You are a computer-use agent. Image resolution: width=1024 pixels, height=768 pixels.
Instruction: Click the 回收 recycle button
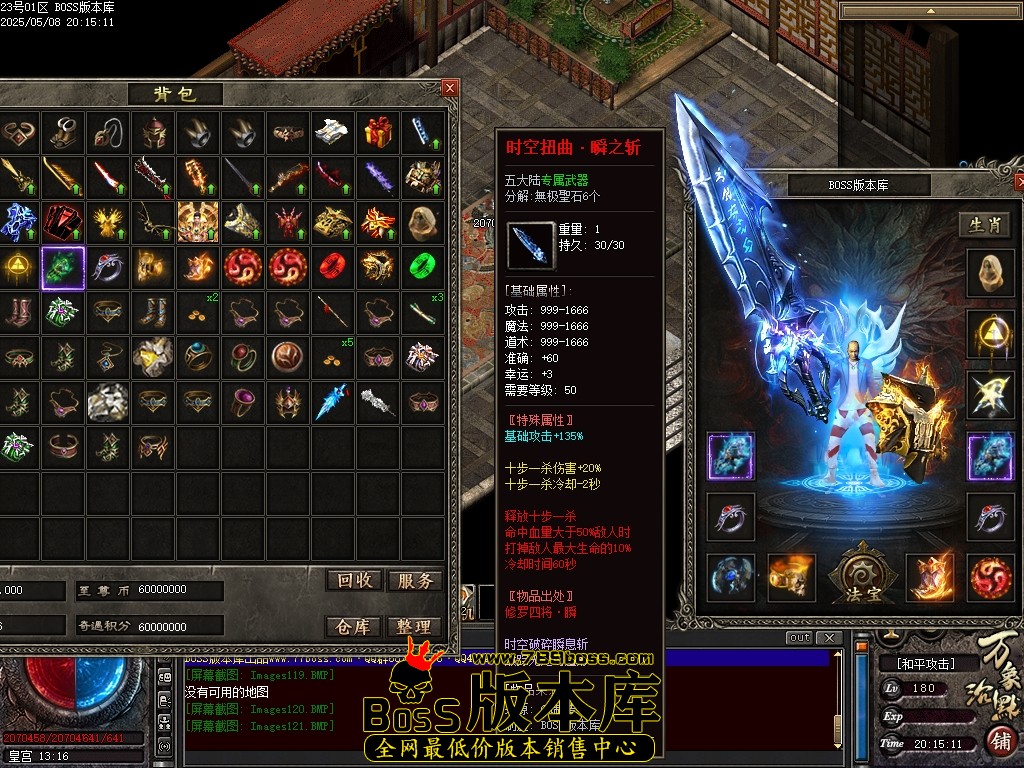point(354,581)
